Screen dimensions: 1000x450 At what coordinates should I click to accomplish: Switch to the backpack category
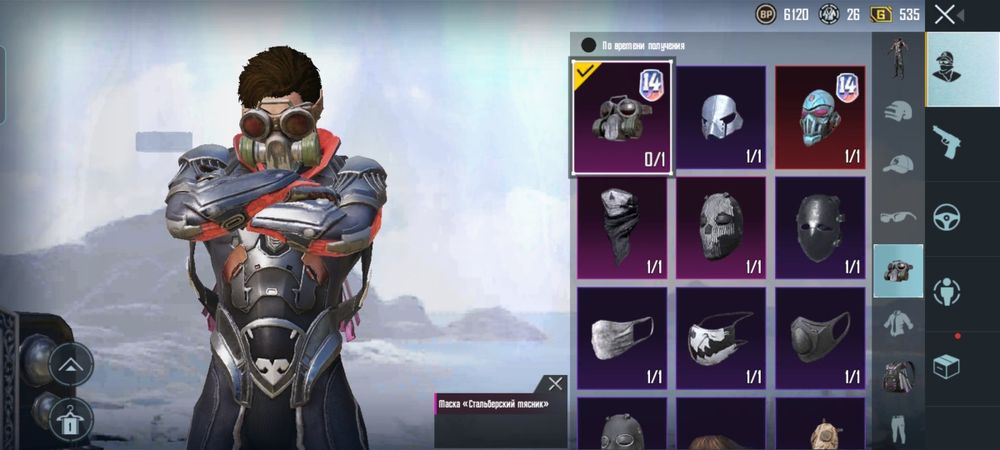(x=898, y=376)
